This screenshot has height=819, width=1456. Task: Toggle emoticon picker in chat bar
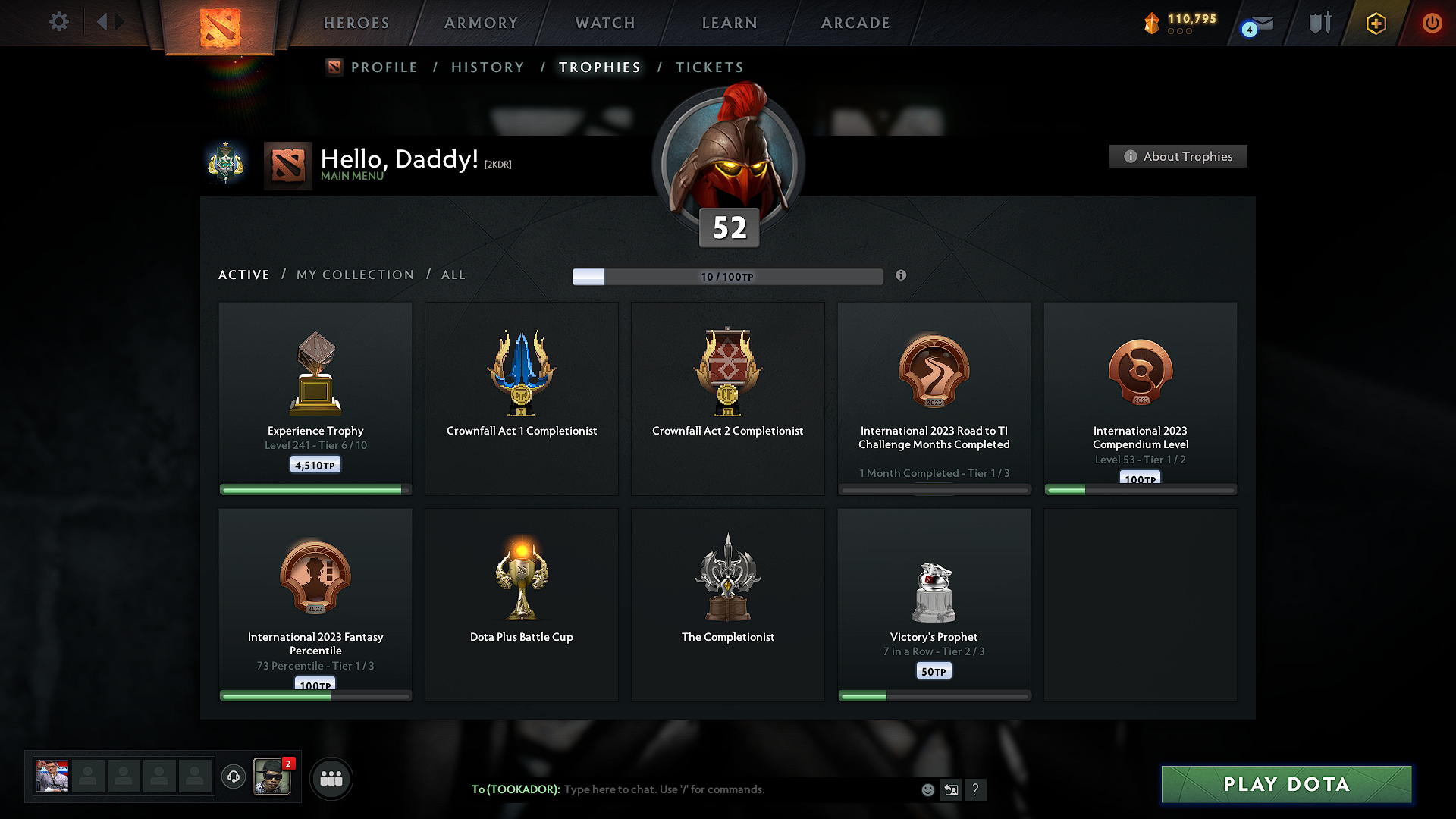[927, 789]
